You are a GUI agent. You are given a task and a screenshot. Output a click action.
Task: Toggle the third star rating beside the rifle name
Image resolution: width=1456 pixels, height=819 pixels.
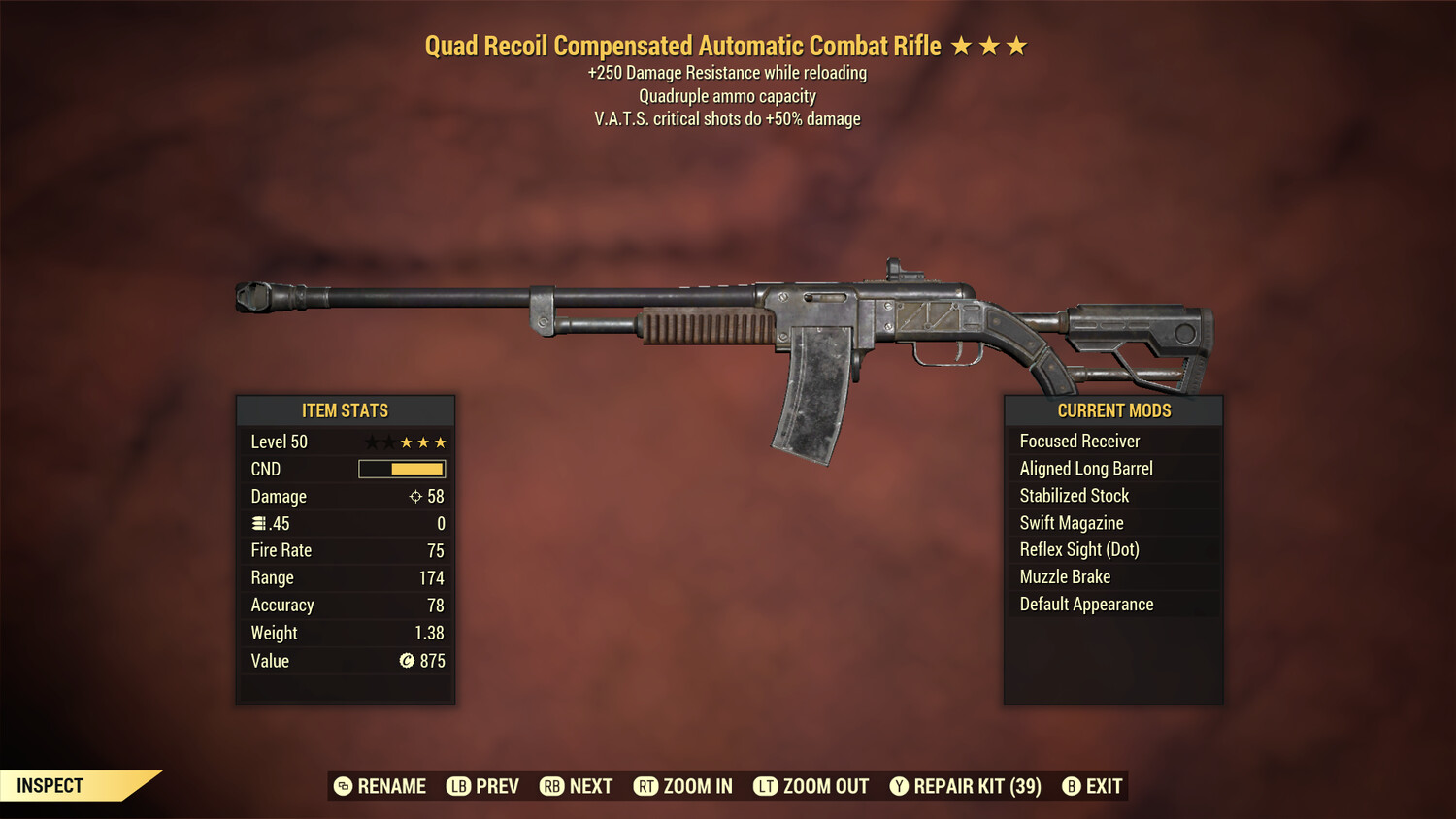coord(1018,44)
